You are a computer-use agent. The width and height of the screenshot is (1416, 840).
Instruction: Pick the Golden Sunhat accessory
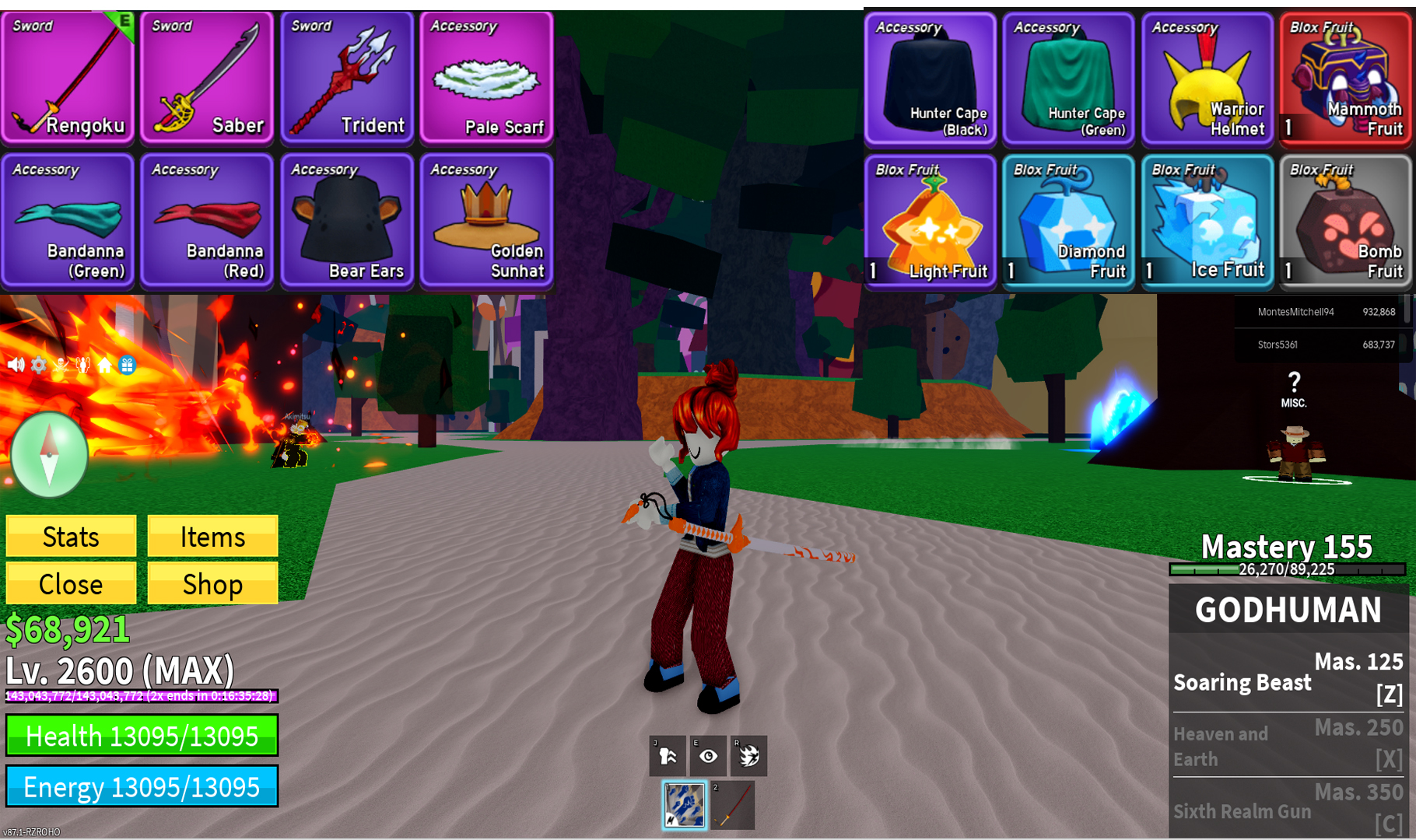pyautogui.click(x=486, y=222)
